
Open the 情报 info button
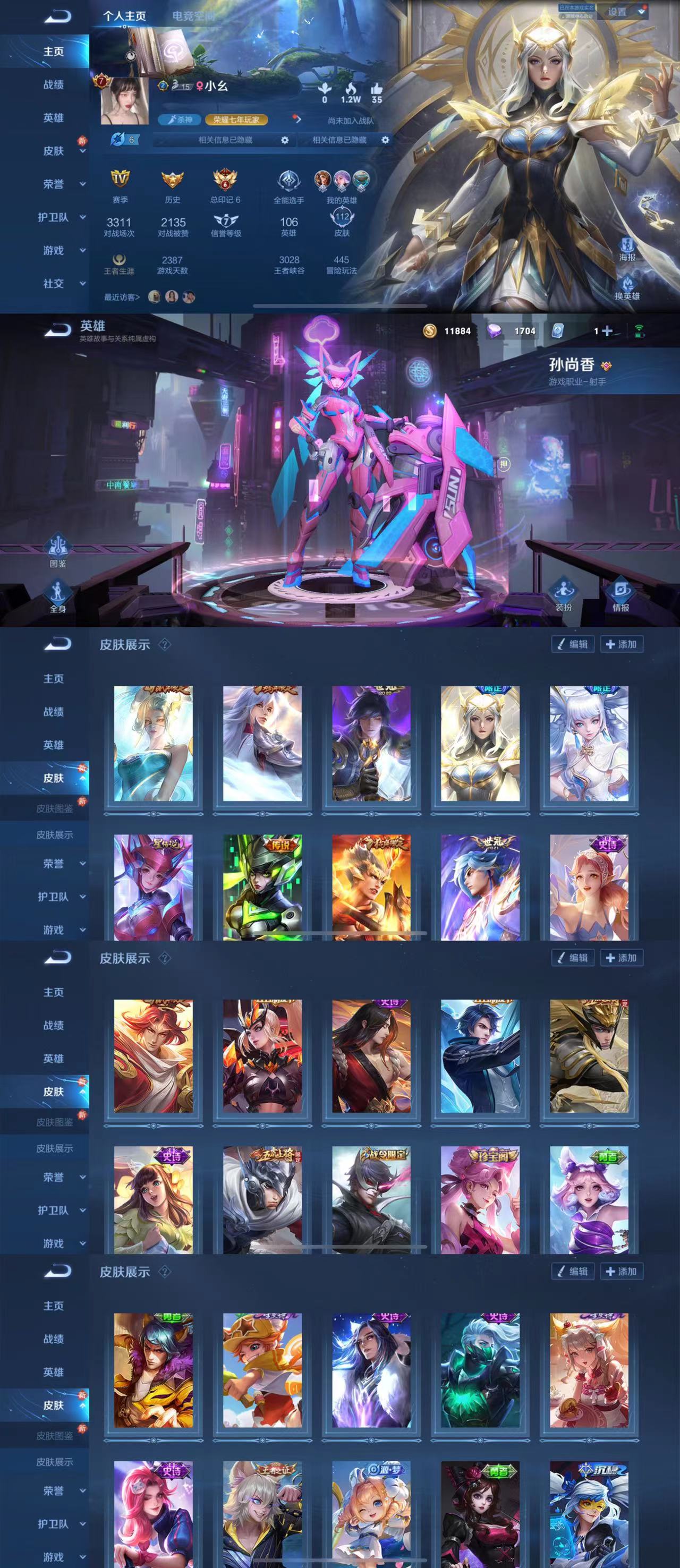pos(621,594)
